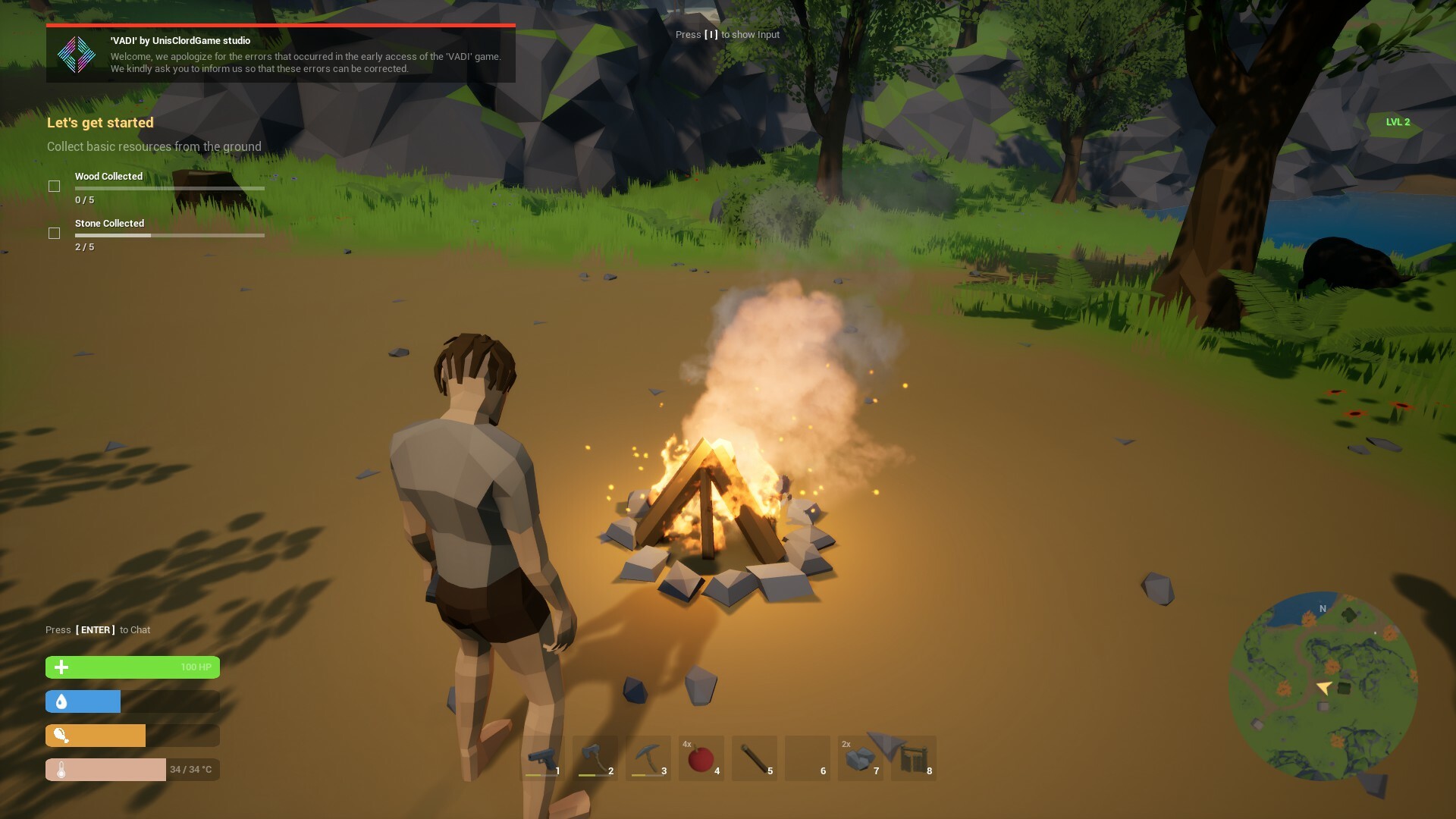This screenshot has width=1456, height=819.
Task: Click the temperature thermometer icon
Action: 60,769
